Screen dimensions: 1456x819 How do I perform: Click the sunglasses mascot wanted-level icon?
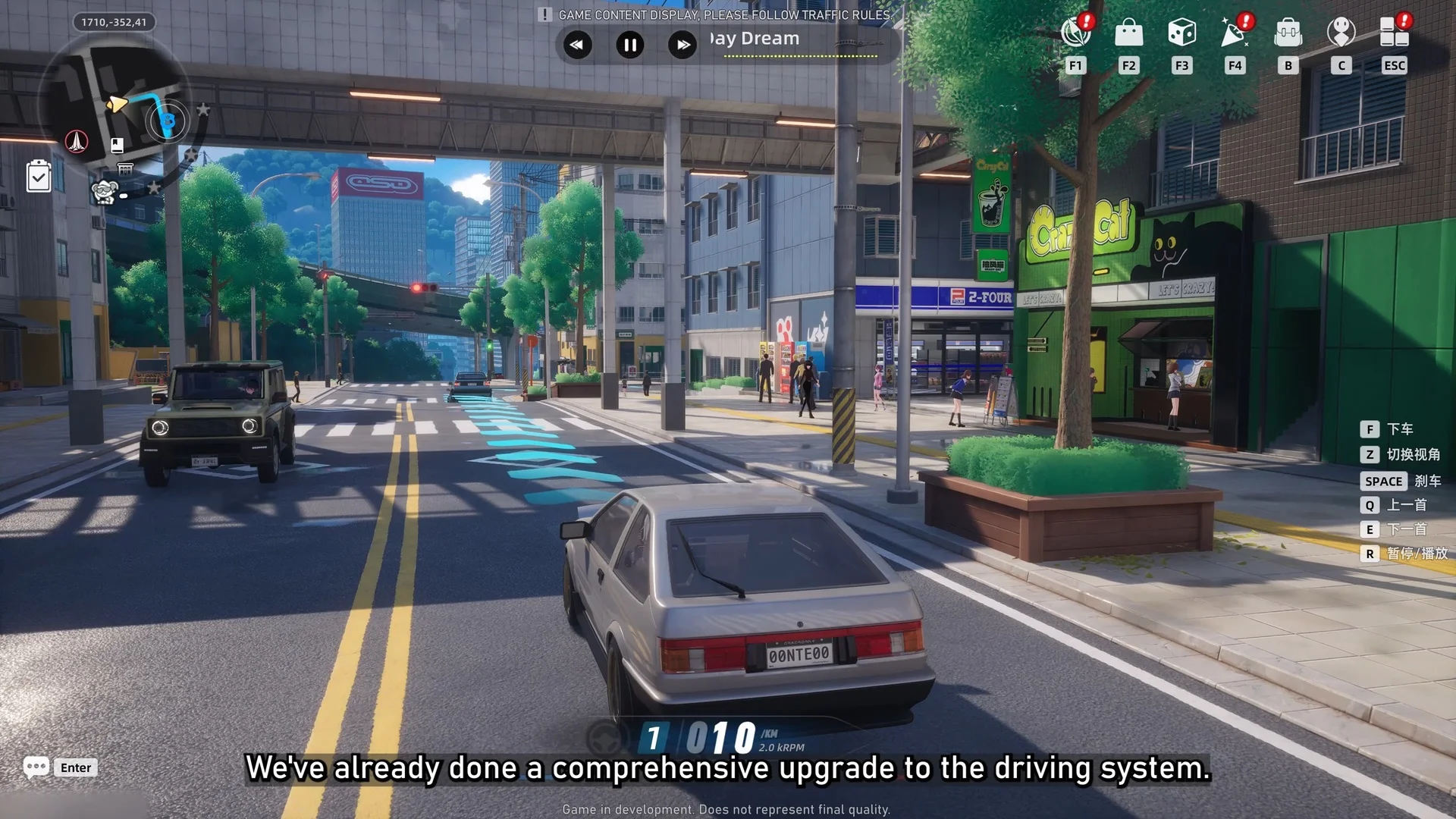coord(105,192)
